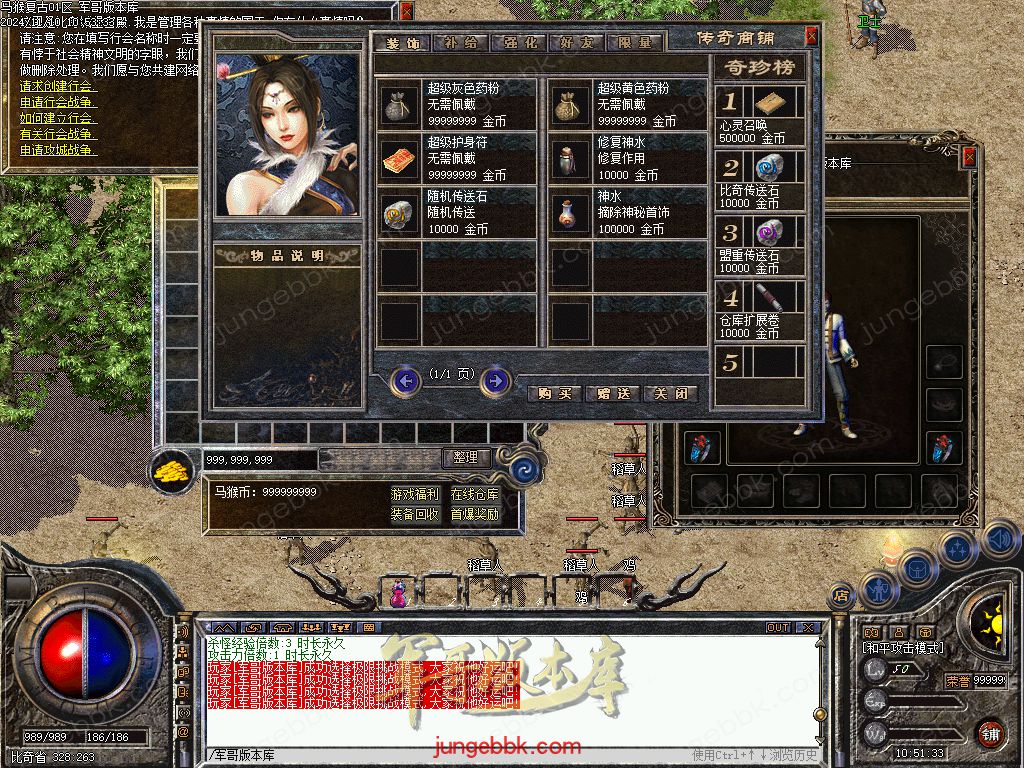
Task: Click the 关闭 button in the shop
Action: click(670, 393)
